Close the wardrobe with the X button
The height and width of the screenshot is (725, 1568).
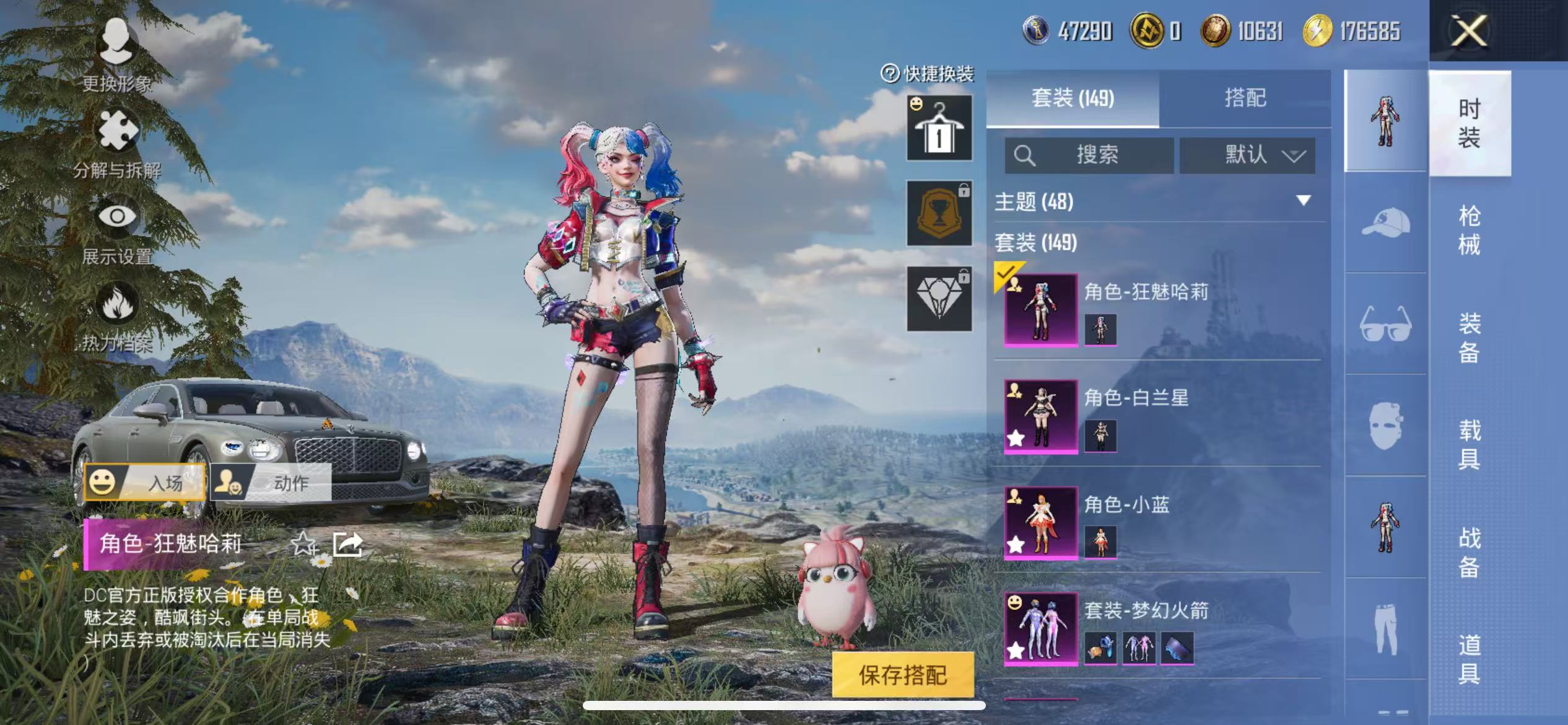(x=1468, y=31)
